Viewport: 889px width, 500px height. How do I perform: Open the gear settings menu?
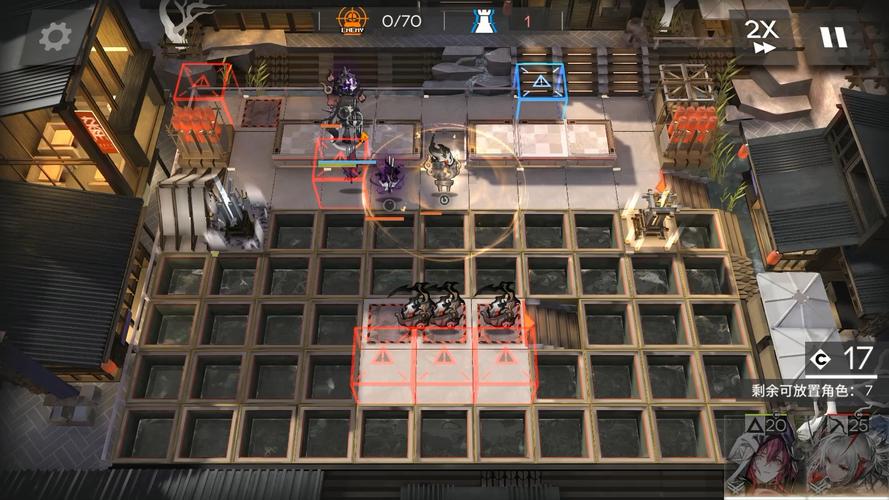click(x=53, y=37)
